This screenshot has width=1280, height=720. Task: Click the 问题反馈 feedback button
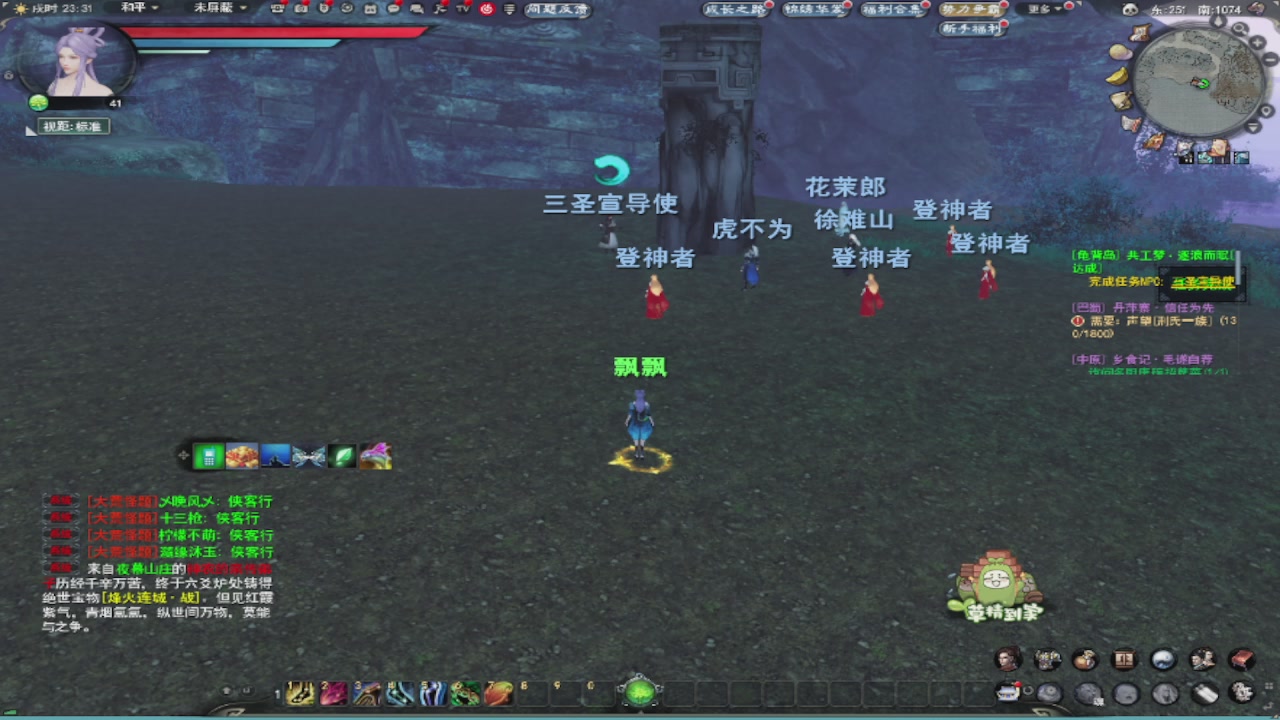point(555,9)
